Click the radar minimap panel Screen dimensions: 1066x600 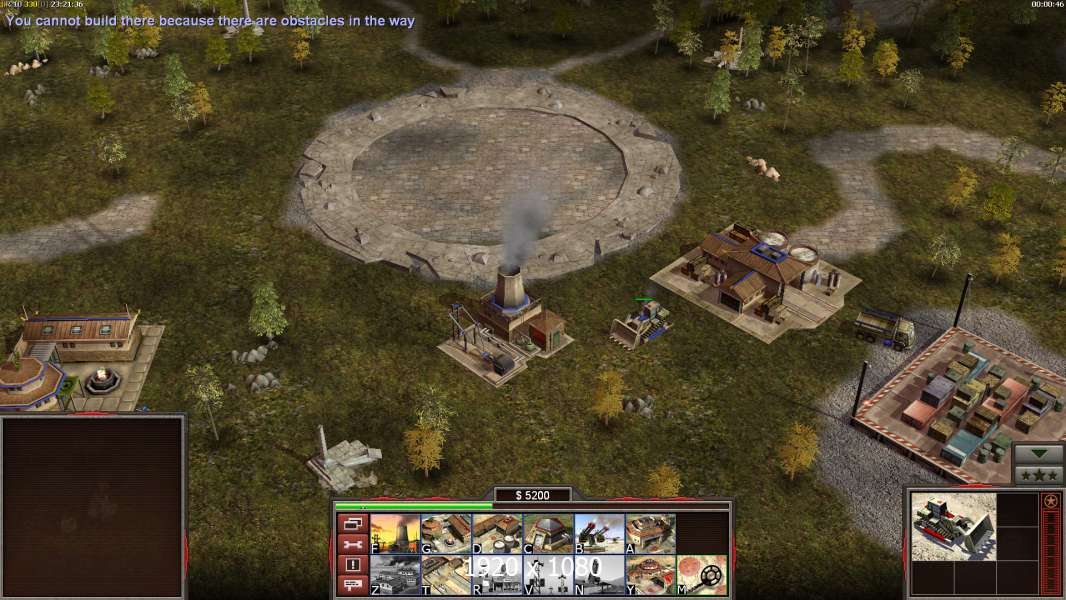[x=92, y=506]
